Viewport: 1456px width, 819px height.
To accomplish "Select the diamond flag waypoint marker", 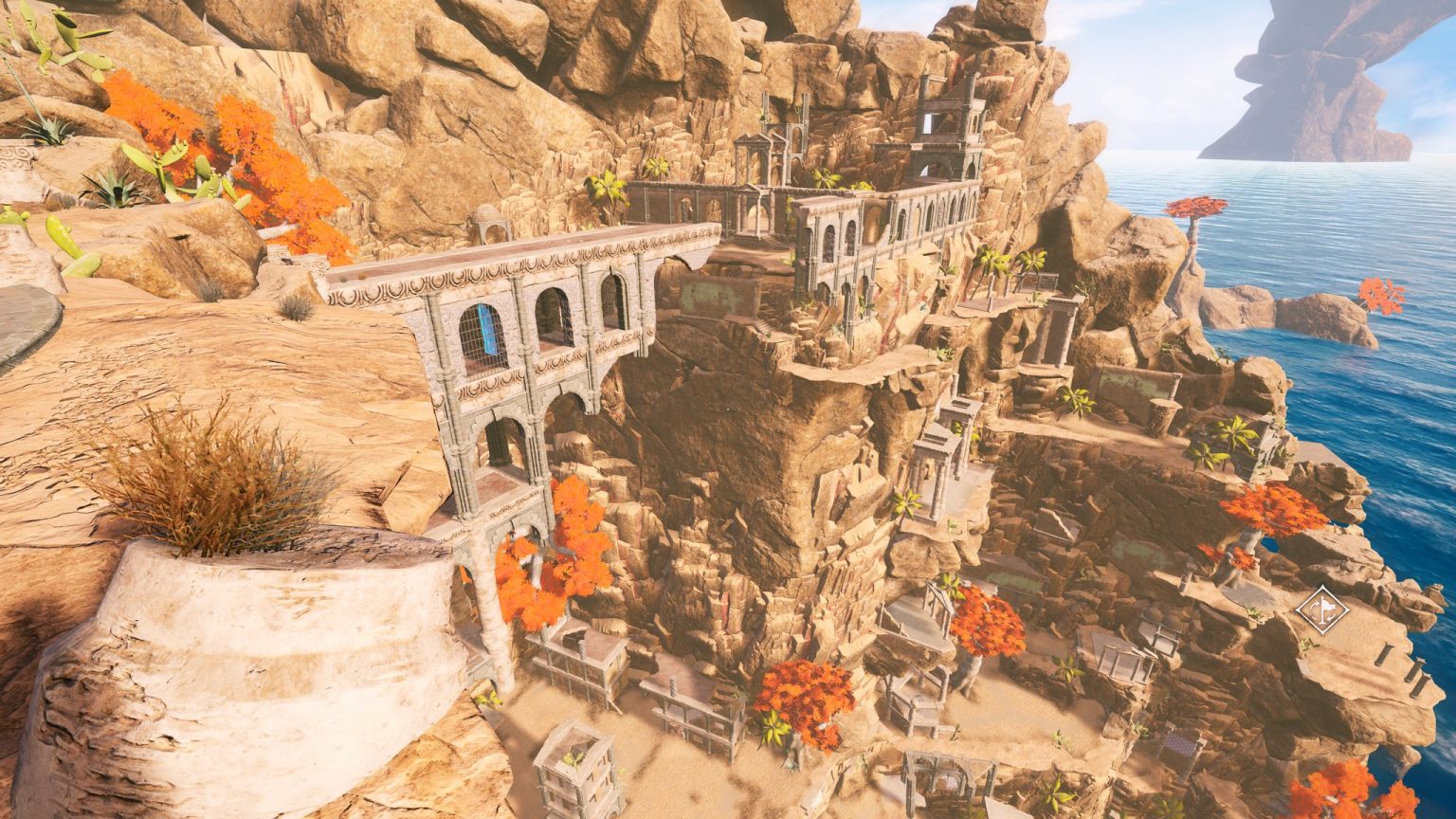I will 1322,610.
